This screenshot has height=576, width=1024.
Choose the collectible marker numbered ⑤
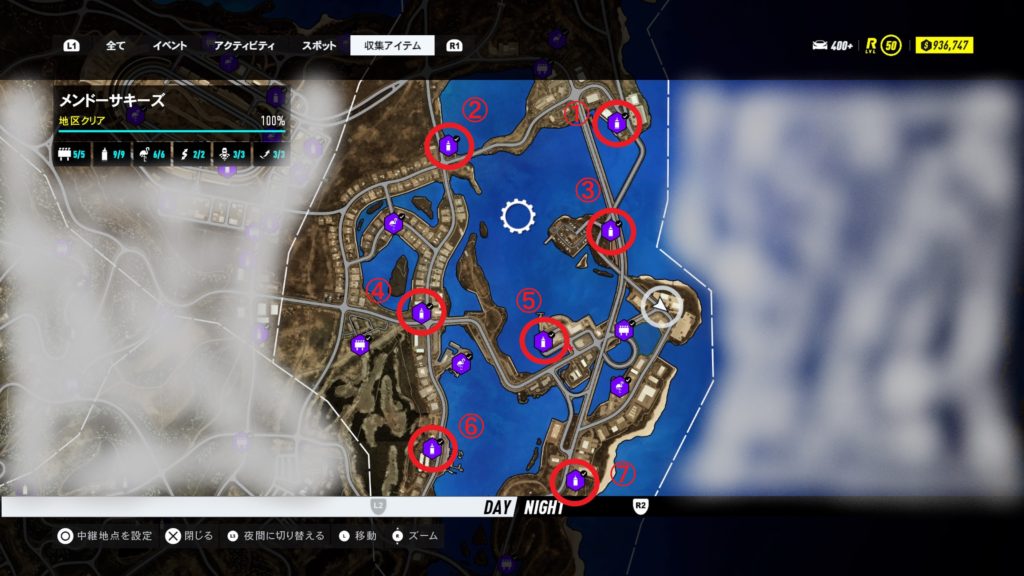544,342
